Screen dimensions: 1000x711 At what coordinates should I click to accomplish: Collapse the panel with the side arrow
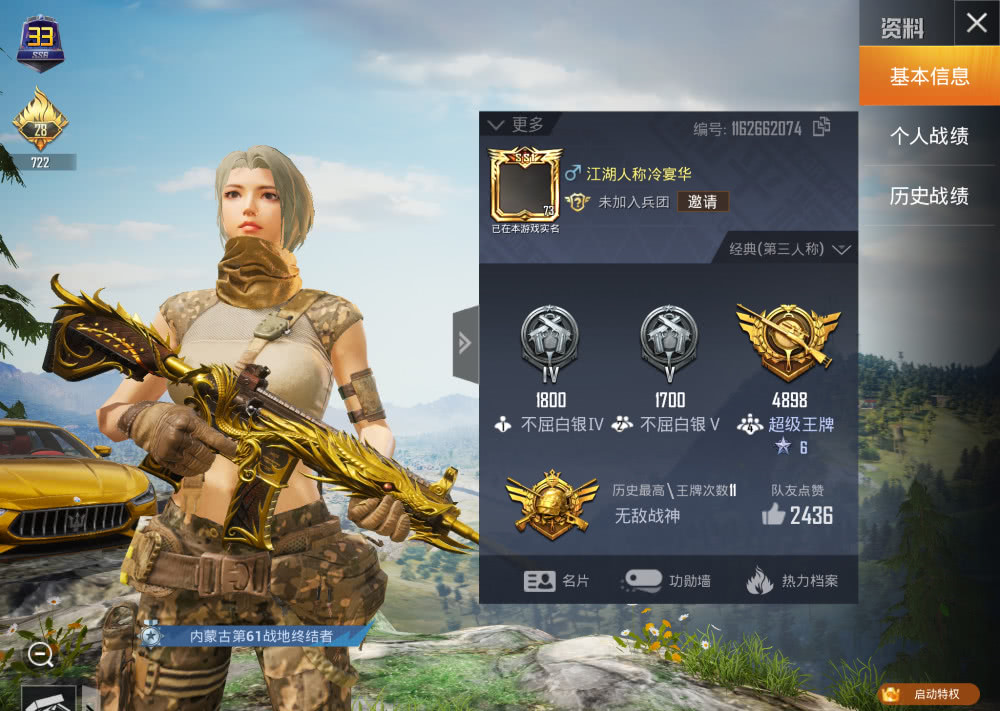point(465,344)
